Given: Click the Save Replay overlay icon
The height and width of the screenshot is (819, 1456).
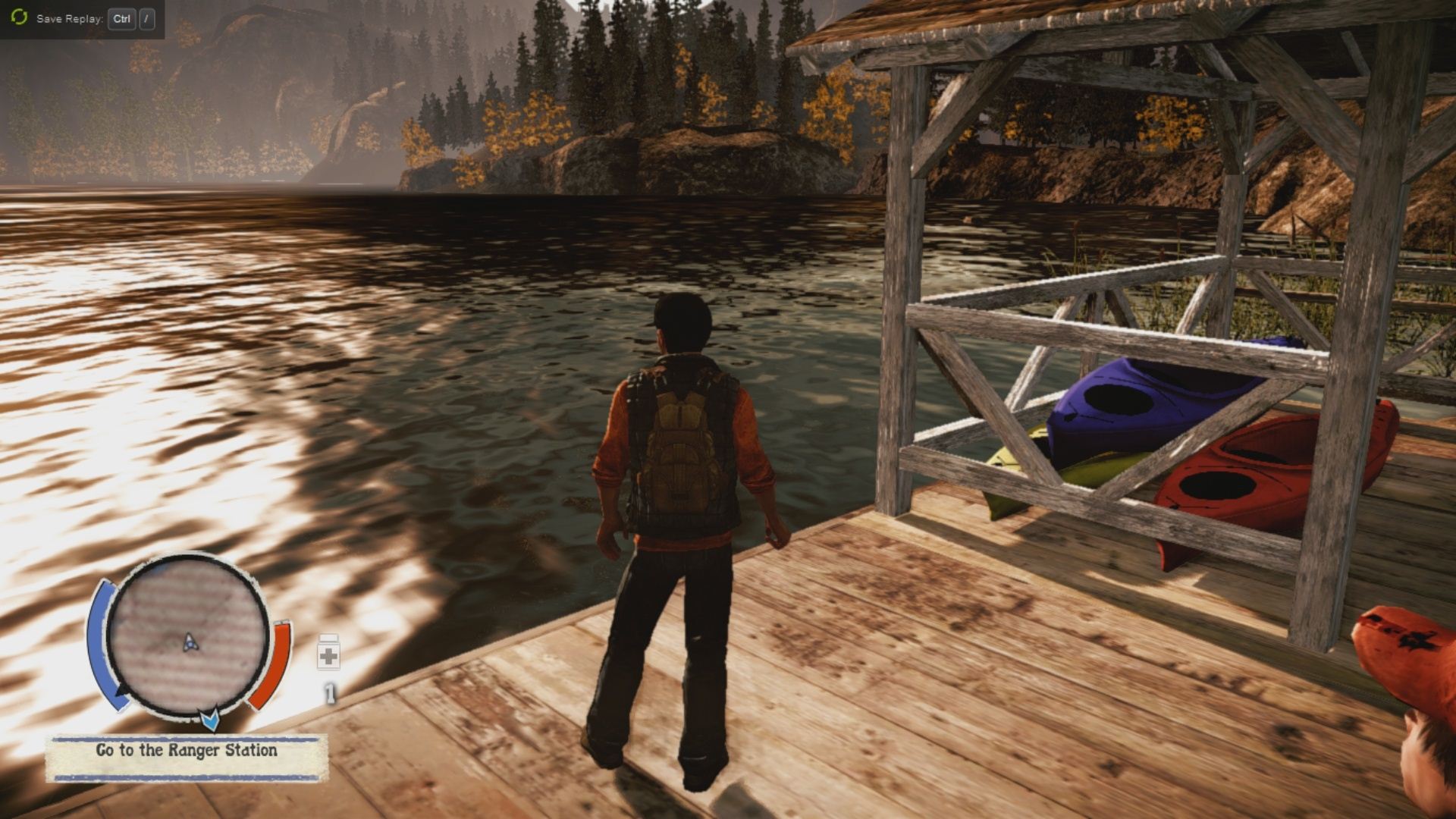Looking at the screenshot, I should click(19, 17).
